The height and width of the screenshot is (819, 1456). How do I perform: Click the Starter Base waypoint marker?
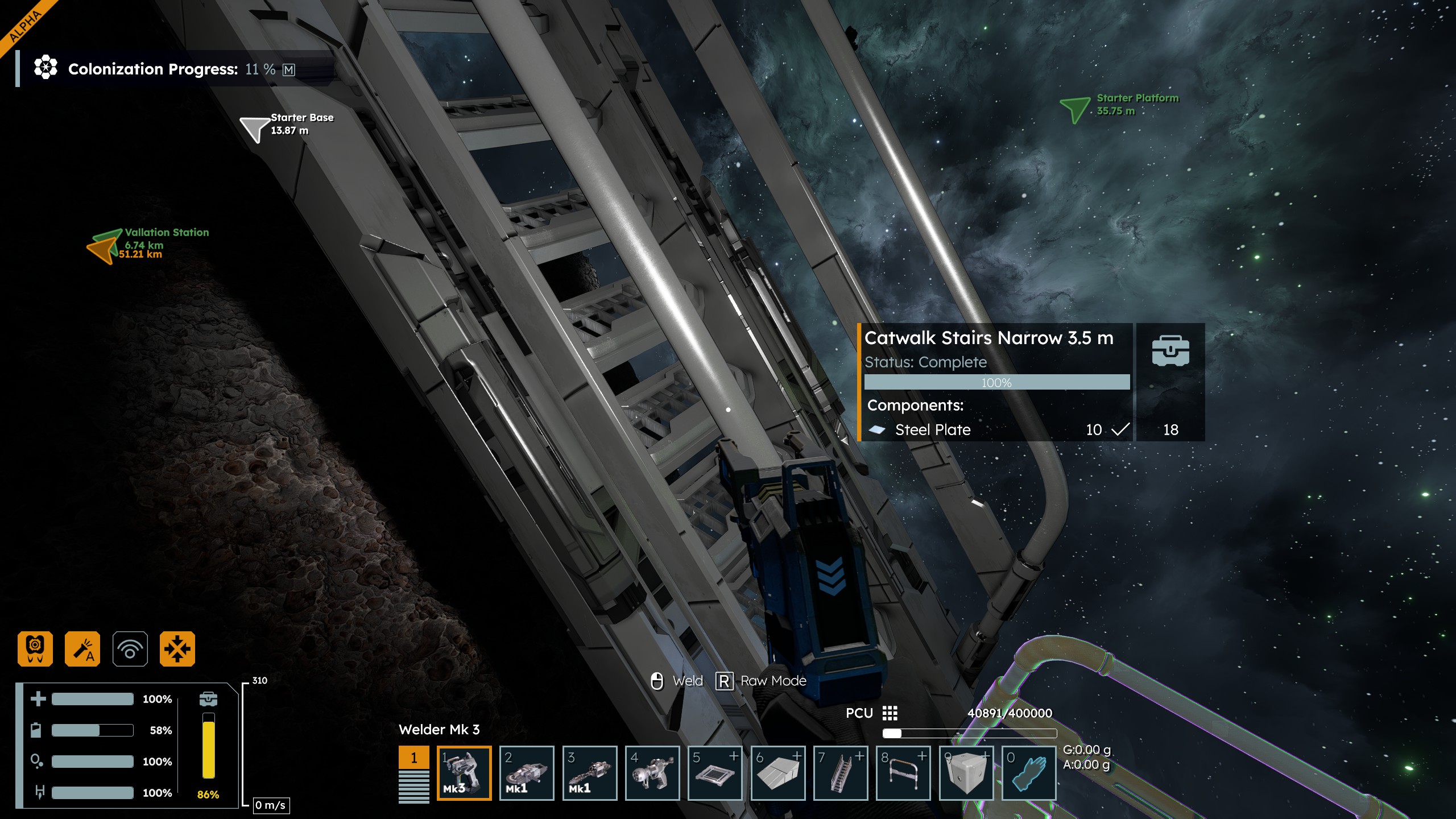point(254,129)
